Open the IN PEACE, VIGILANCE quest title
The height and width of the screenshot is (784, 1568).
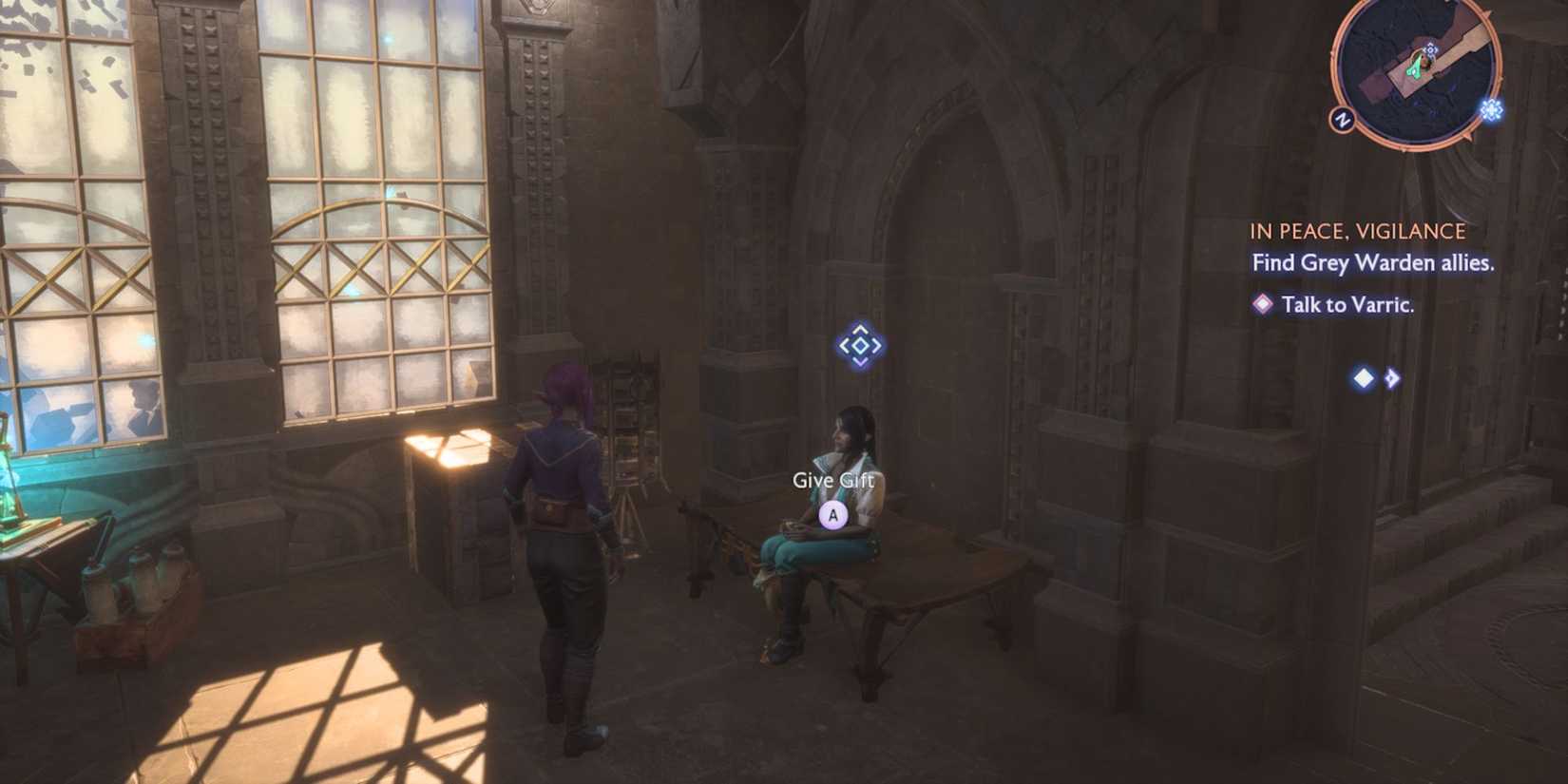click(1357, 230)
